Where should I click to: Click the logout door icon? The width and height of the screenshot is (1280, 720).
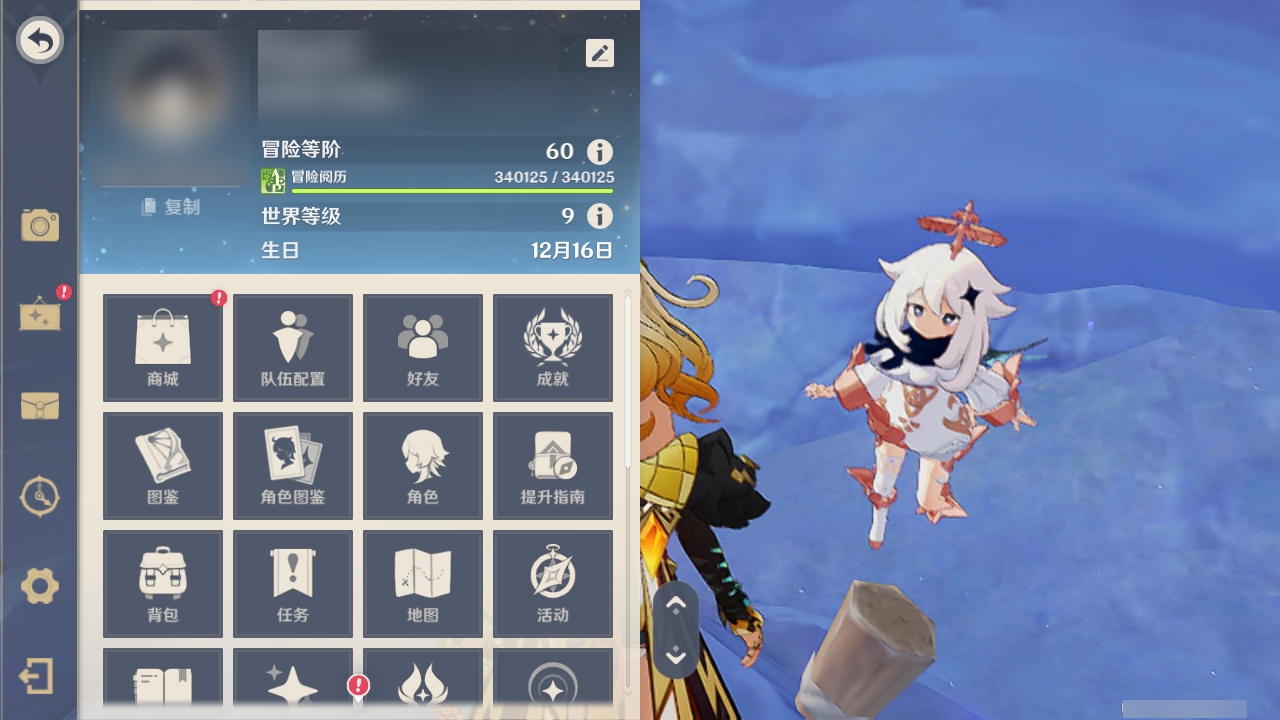tap(40, 676)
